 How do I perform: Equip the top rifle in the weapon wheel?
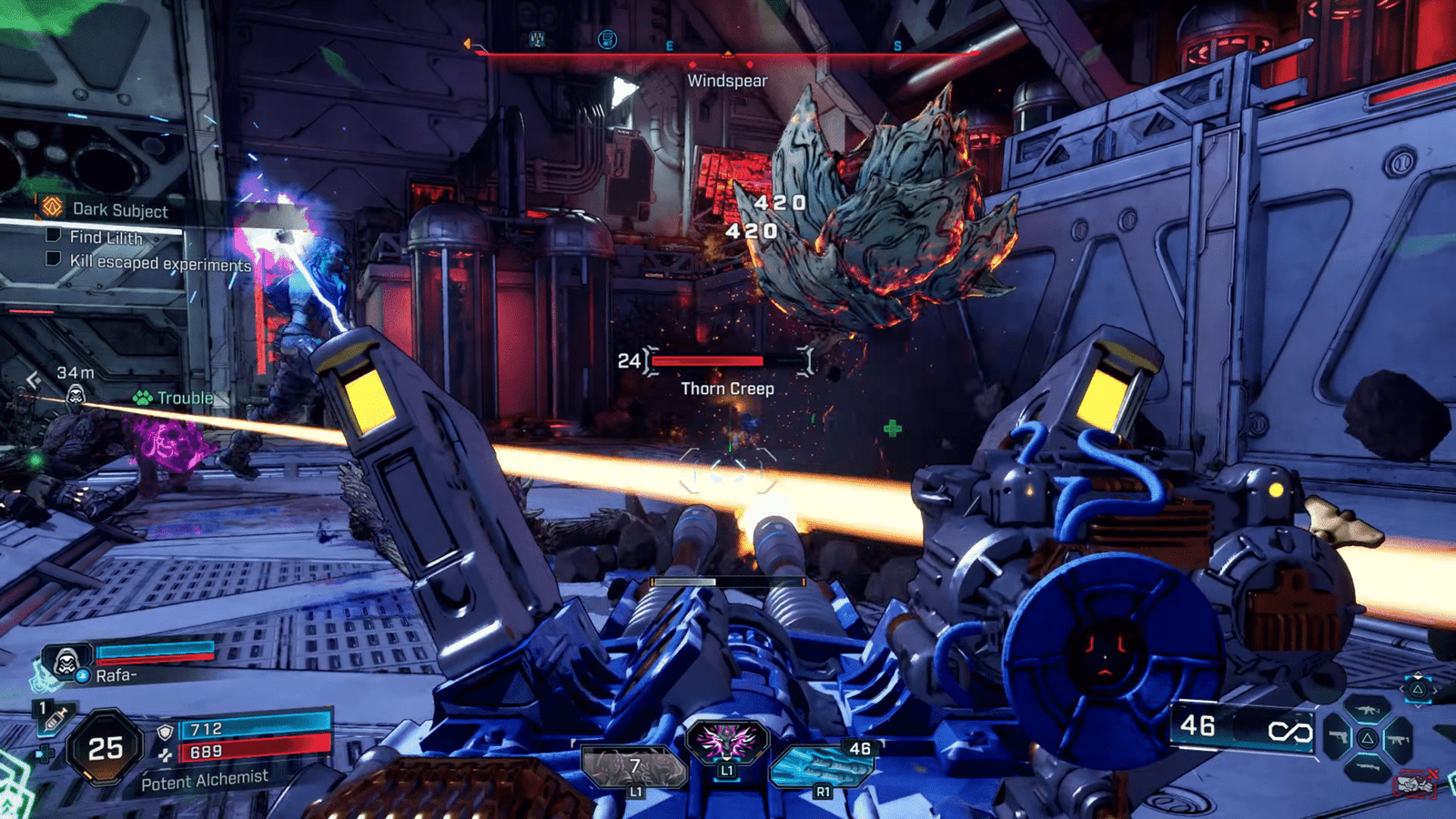point(1368,710)
